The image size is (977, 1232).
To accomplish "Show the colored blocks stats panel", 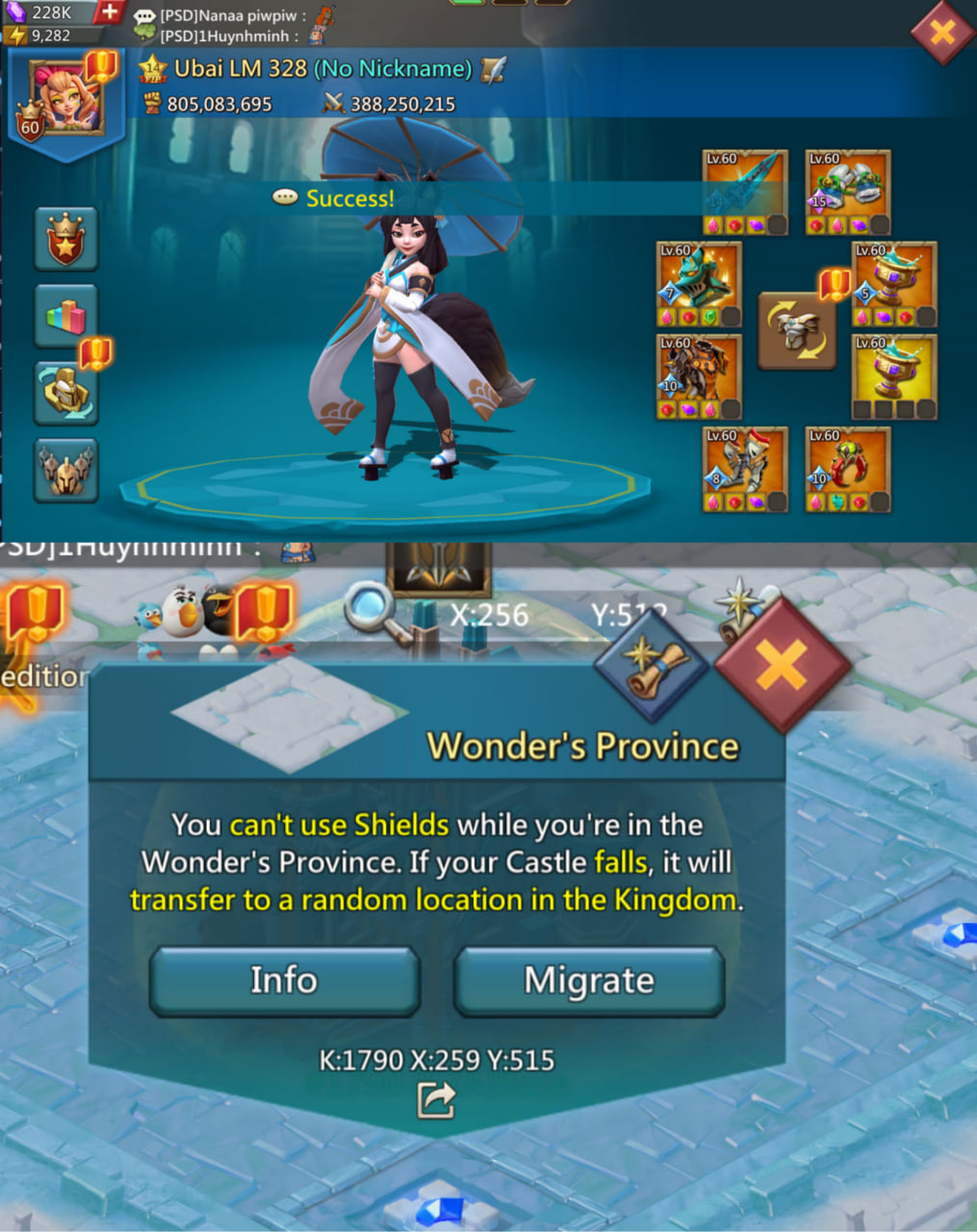I will tap(66, 316).
